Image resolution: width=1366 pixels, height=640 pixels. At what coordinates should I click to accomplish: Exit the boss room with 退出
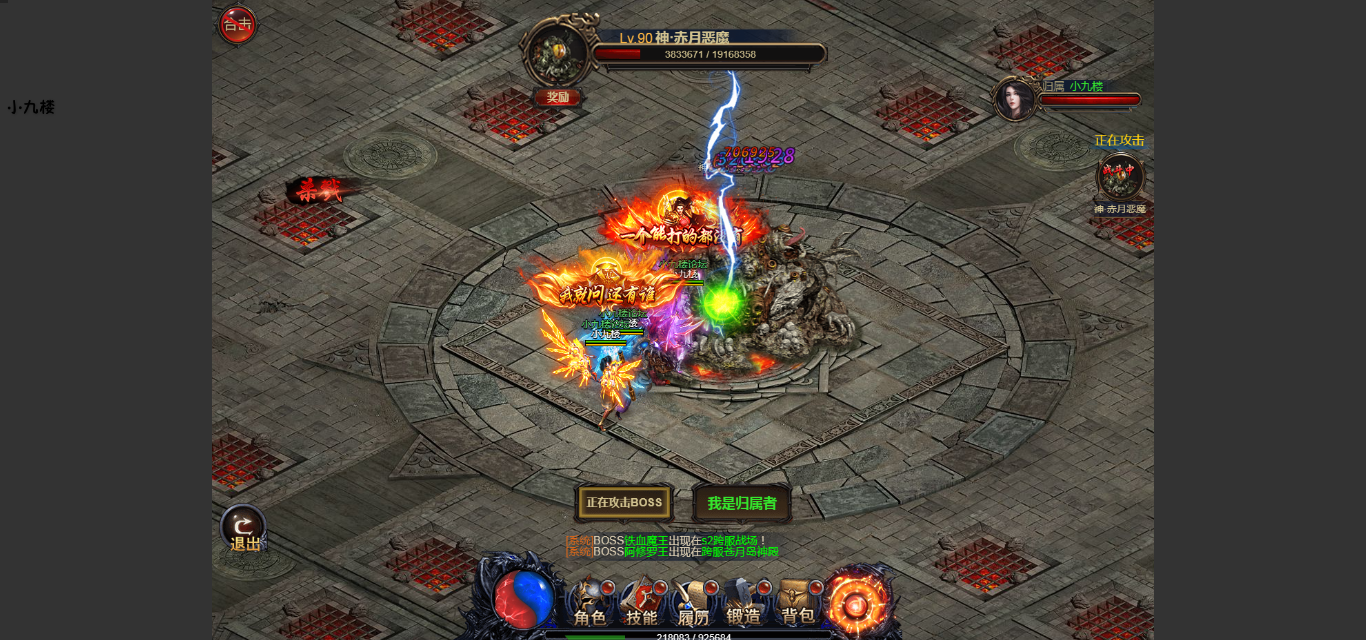pyautogui.click(x=243, y=529)
